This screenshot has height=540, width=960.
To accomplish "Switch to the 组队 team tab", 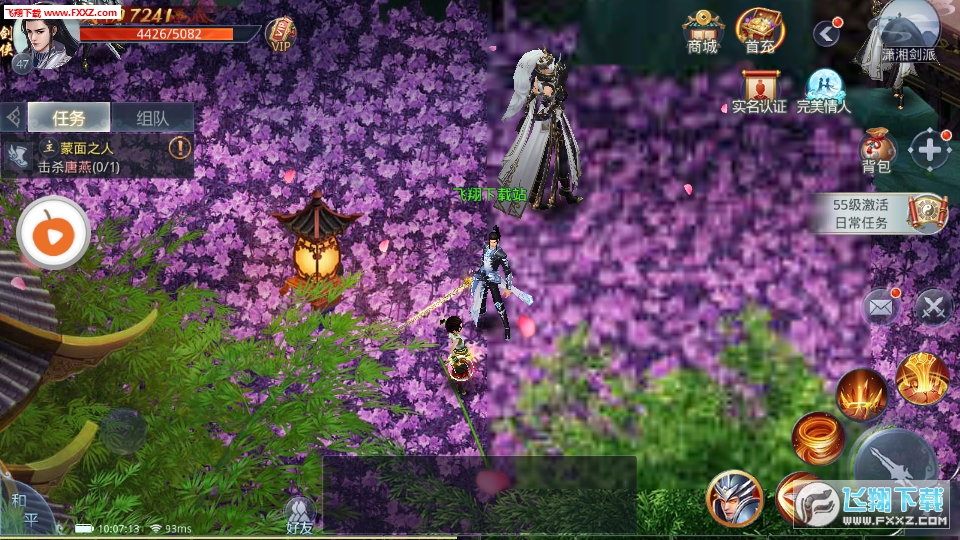I will click(x=151, y=117).
